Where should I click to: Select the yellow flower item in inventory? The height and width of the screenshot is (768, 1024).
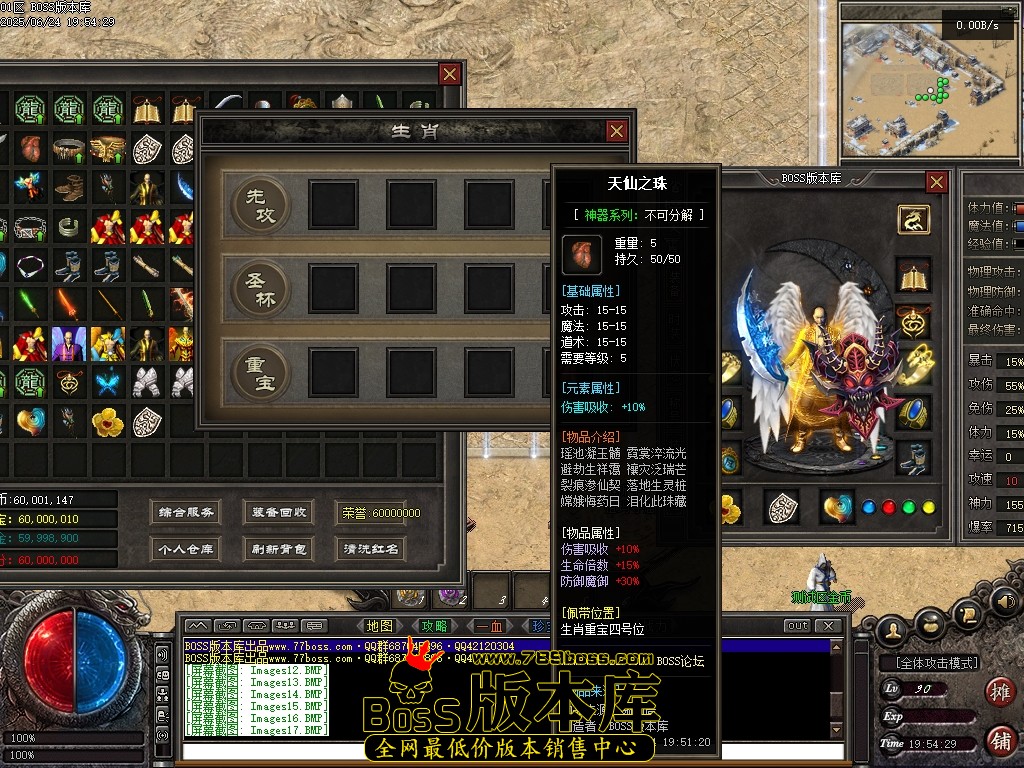(108, 422)
